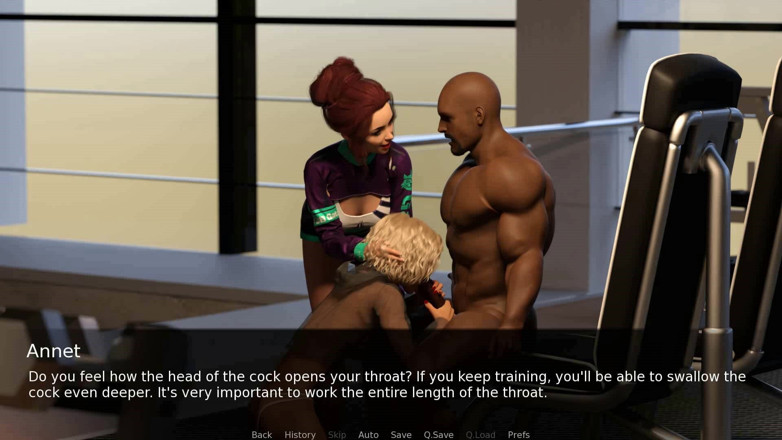Enable Auto-advance dialogue
Viewport: 782px width, 440px height.
(x=368, y=435)
